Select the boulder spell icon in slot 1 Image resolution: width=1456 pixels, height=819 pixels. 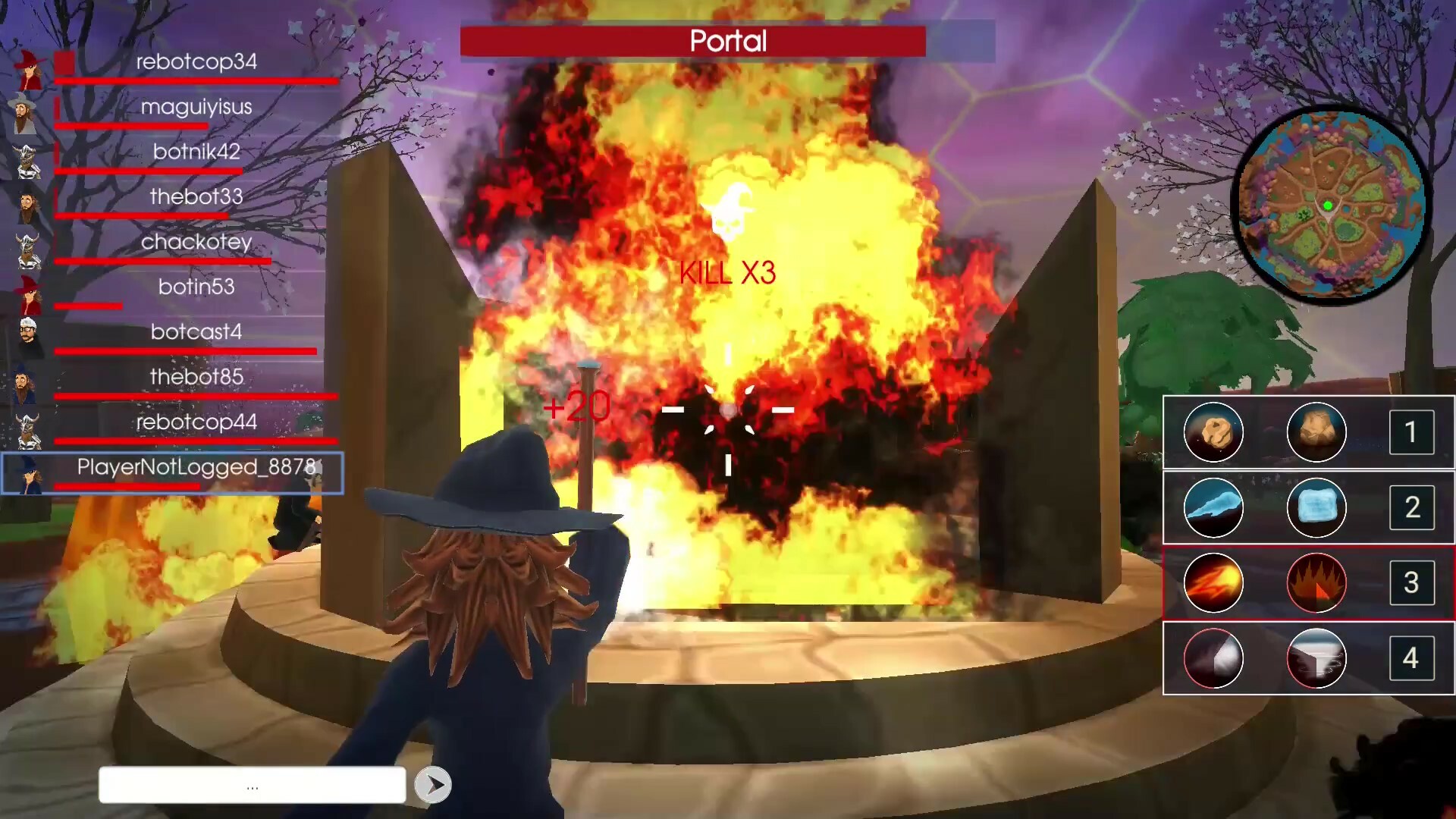coord(1316,432)
